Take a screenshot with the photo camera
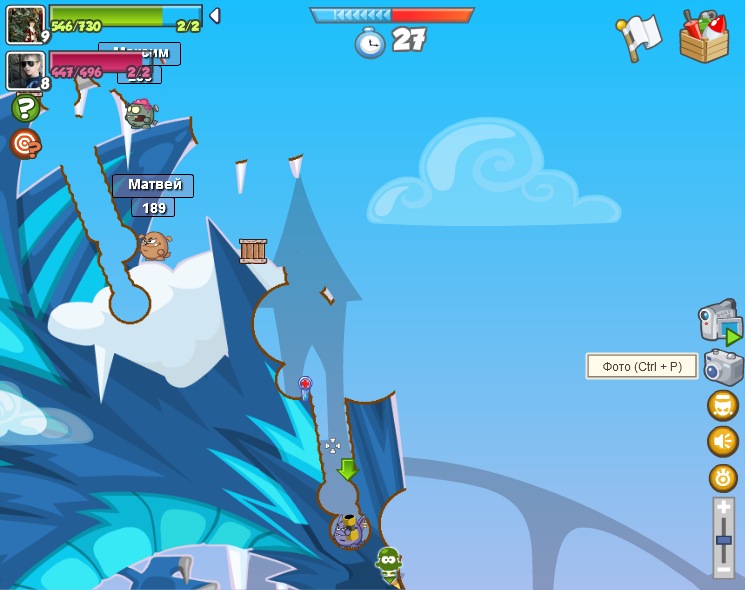Screen dimensions: 745x590 723,367
